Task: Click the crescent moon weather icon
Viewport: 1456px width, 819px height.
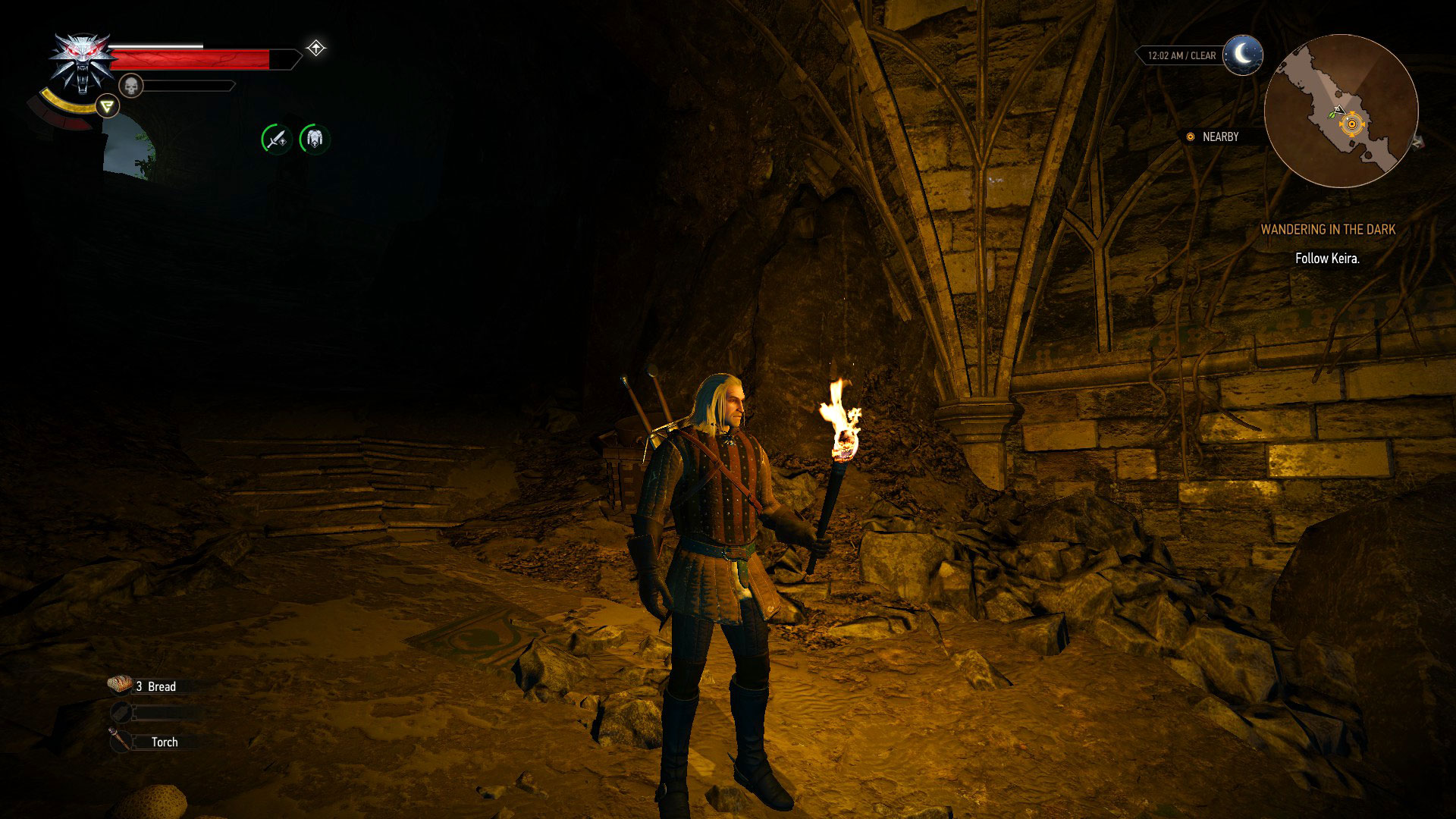Action: [x=1242, y=55]
